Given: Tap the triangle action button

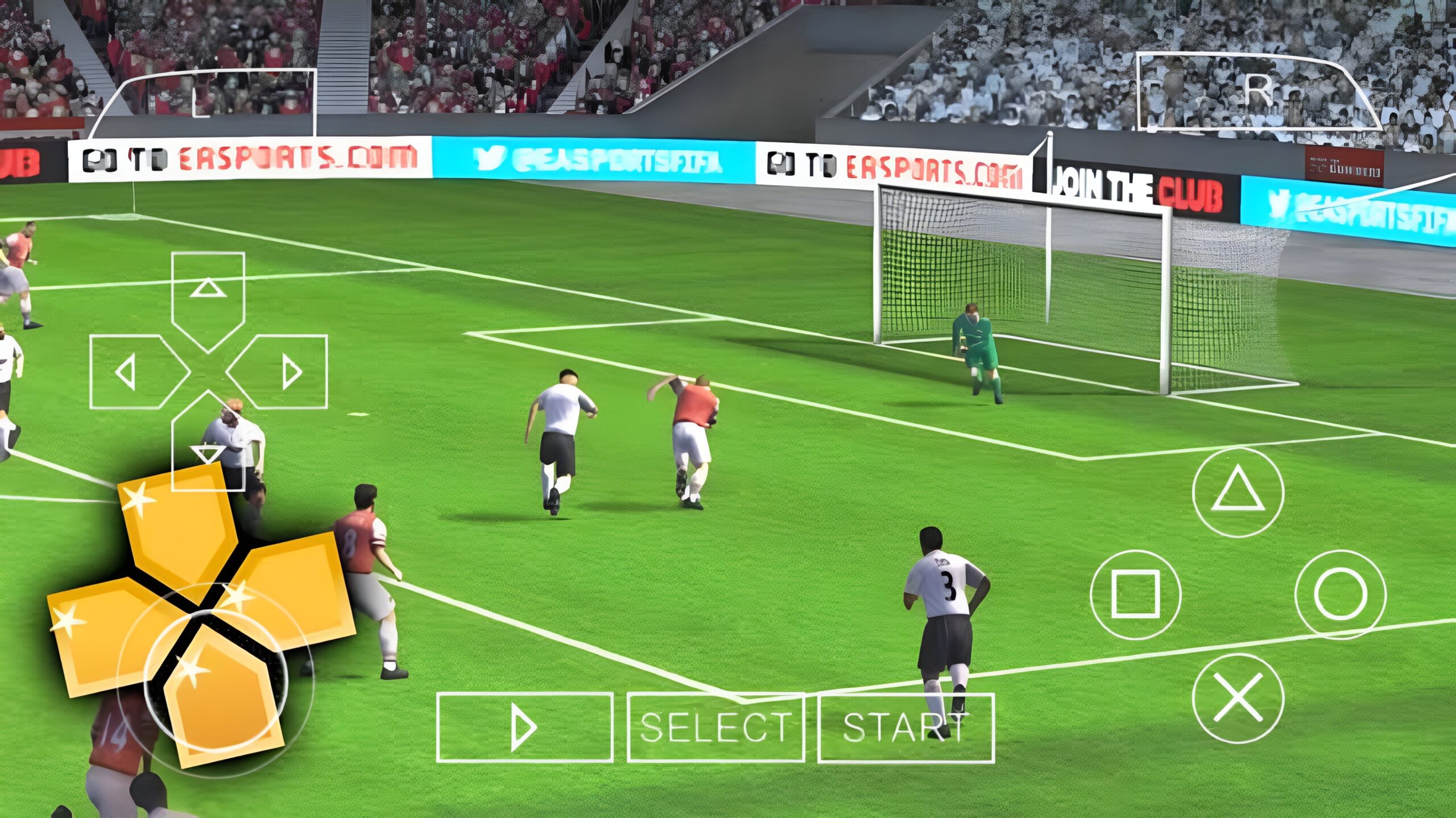Looking at the screenshot, I should pos(1238,493).
